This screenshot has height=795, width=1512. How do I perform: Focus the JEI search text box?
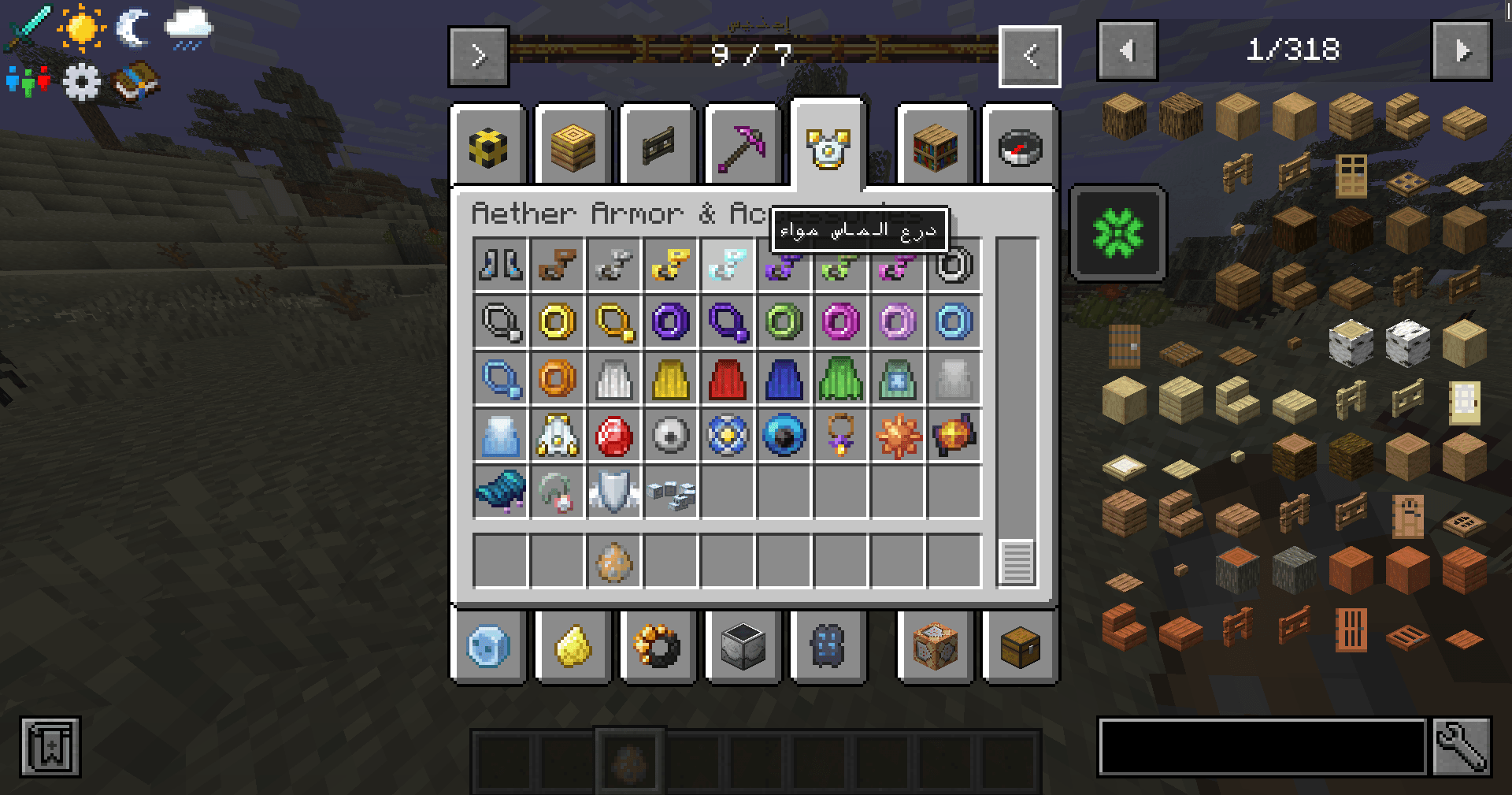pyautogui.click(x=1262, y=746)
